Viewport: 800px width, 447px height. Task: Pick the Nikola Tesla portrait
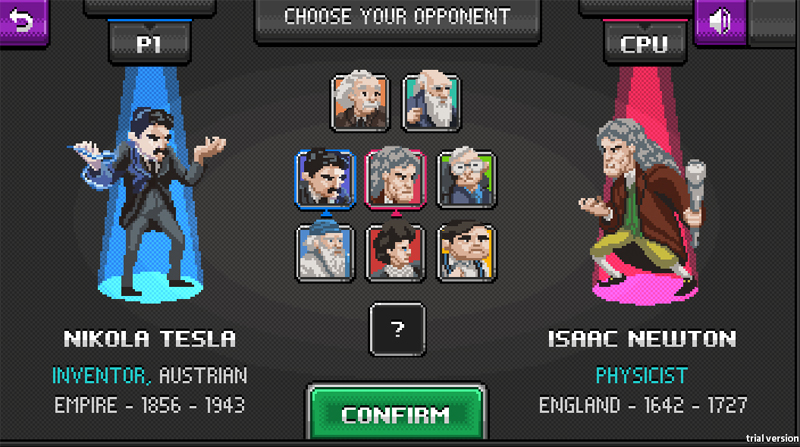pyautogui.click(x=325, y=178)
